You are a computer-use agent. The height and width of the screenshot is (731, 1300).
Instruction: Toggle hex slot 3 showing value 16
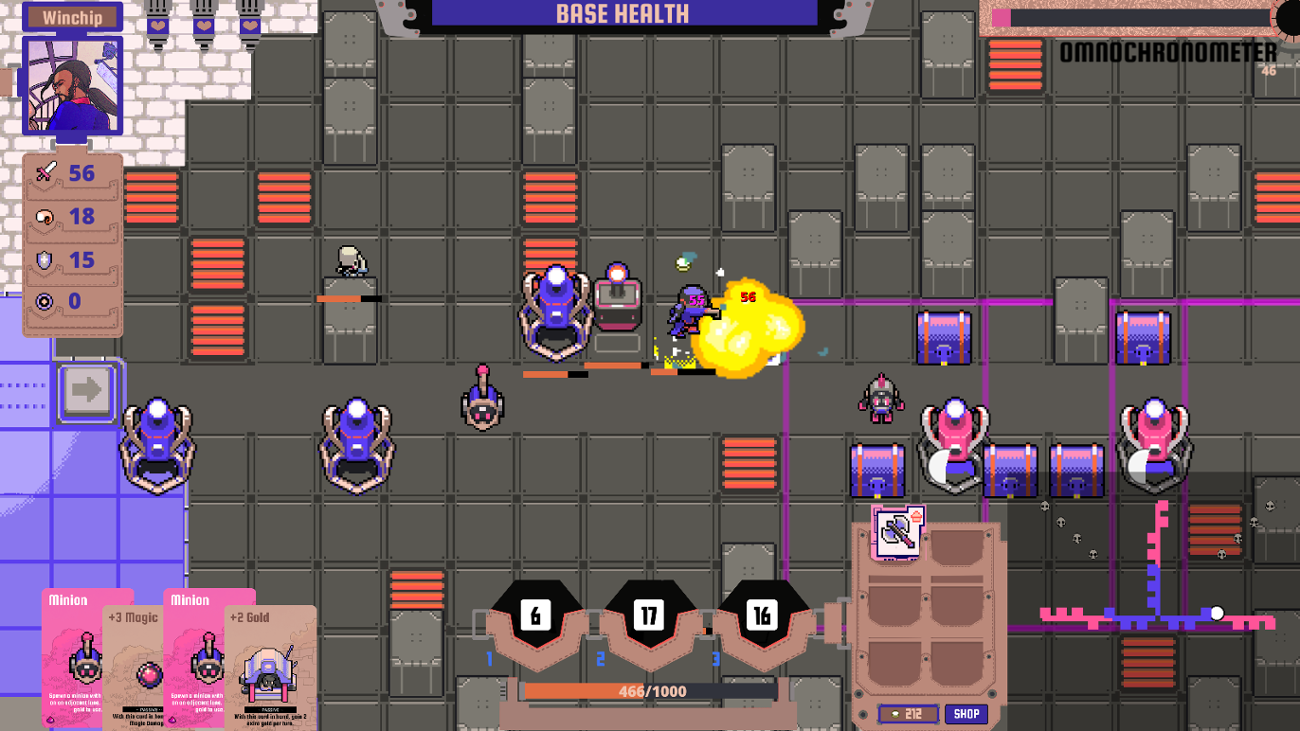765,615
